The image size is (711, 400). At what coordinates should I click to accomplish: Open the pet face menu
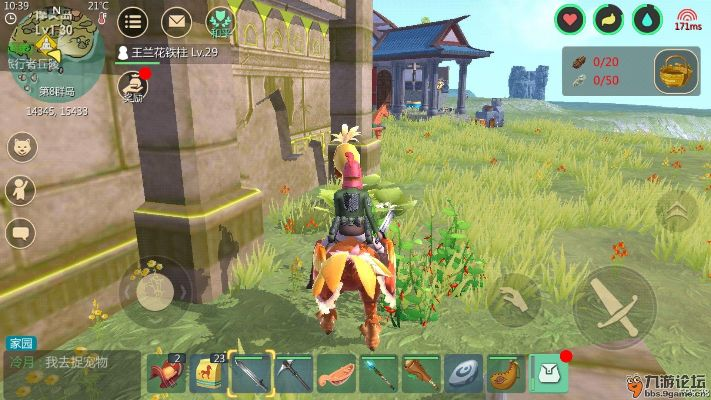click(21, 147)
